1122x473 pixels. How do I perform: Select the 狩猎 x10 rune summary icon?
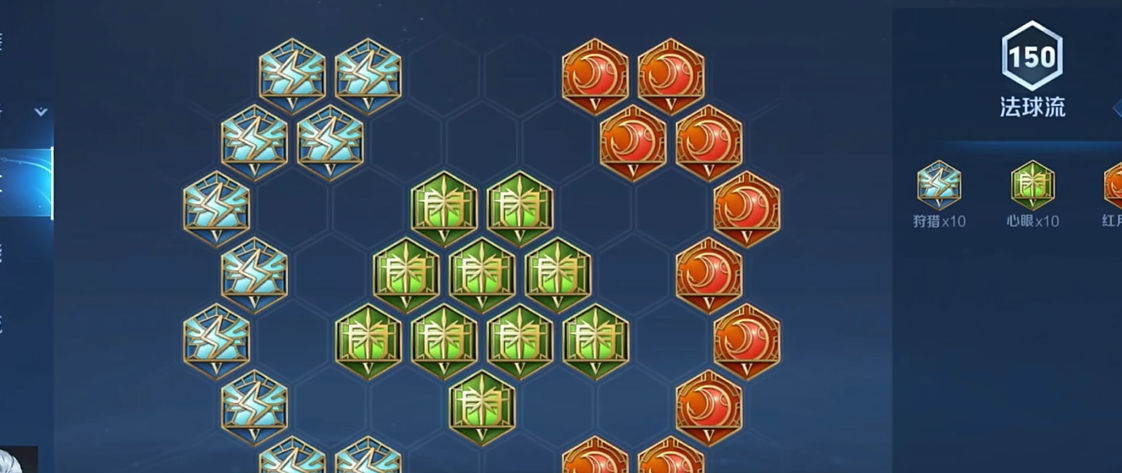[938, 186]
